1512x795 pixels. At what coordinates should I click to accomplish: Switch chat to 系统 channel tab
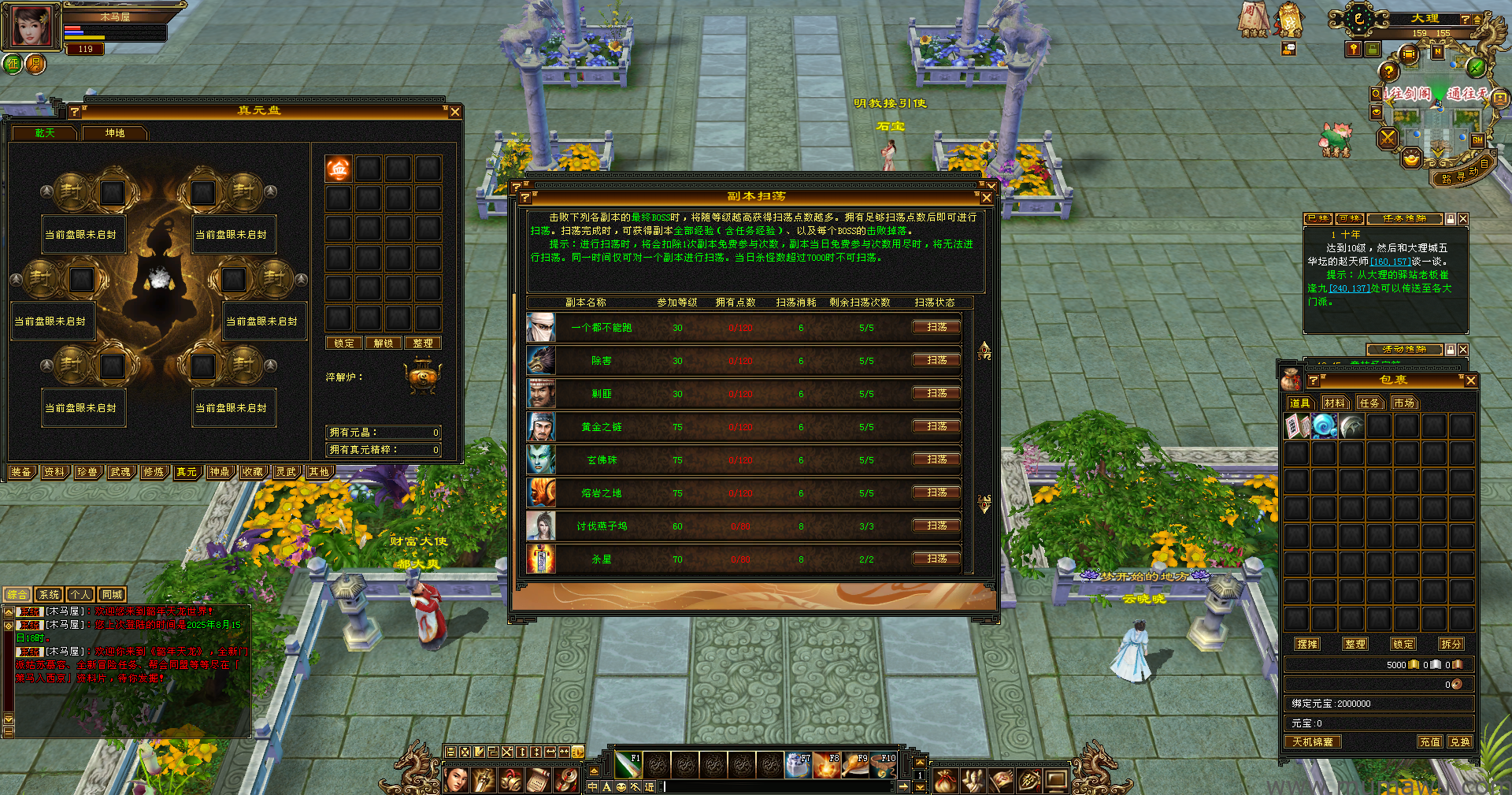coord(49,595)
